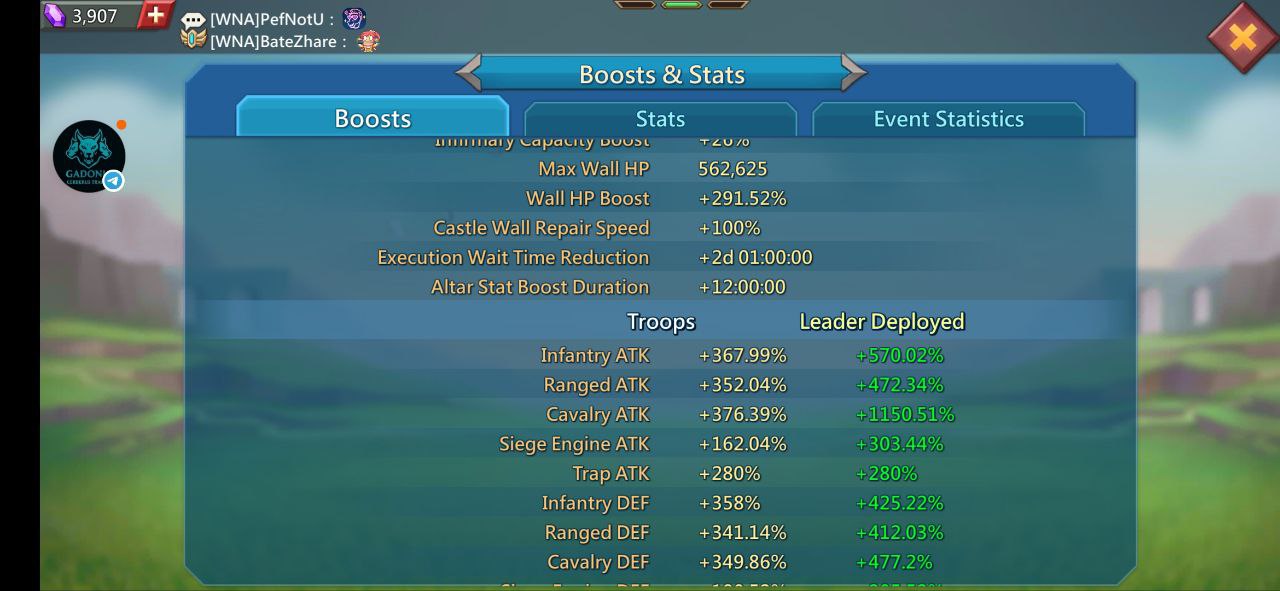Screen dimensions: 1280x591
Task: Open the chat message from PefNotU
Action: pos(272,19)
